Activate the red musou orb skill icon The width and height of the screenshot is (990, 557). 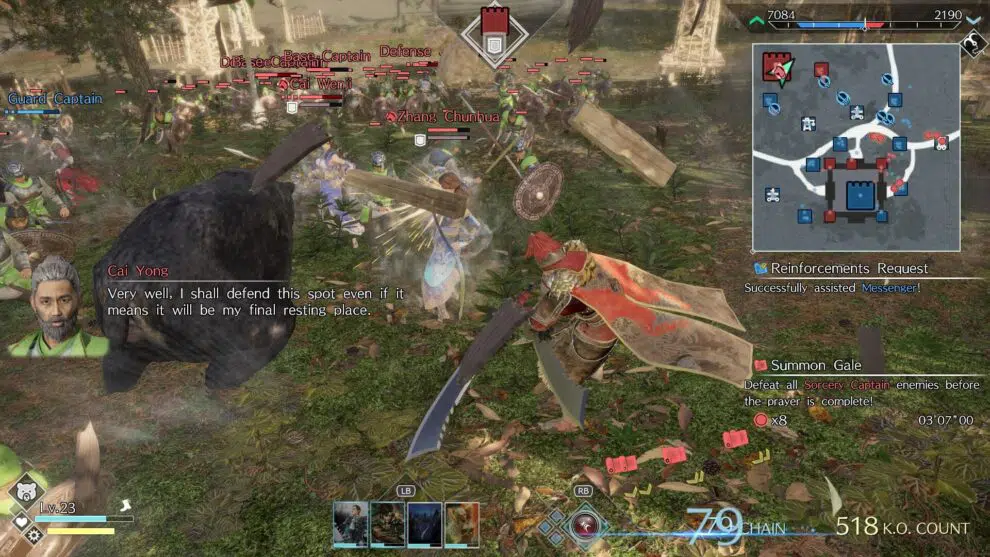(585, 524)
